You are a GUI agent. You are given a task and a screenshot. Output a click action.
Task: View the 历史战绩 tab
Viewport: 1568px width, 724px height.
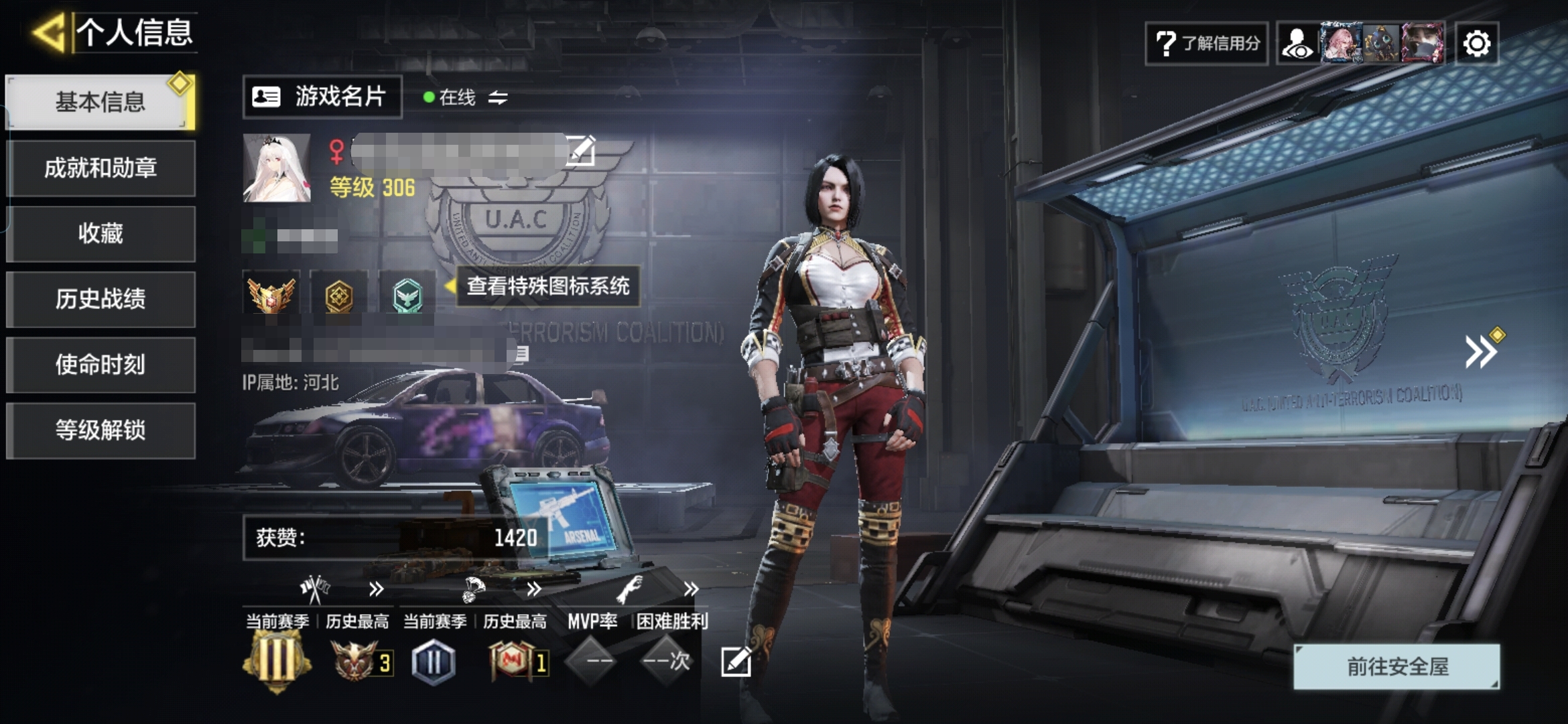click(x=101, y=299)
